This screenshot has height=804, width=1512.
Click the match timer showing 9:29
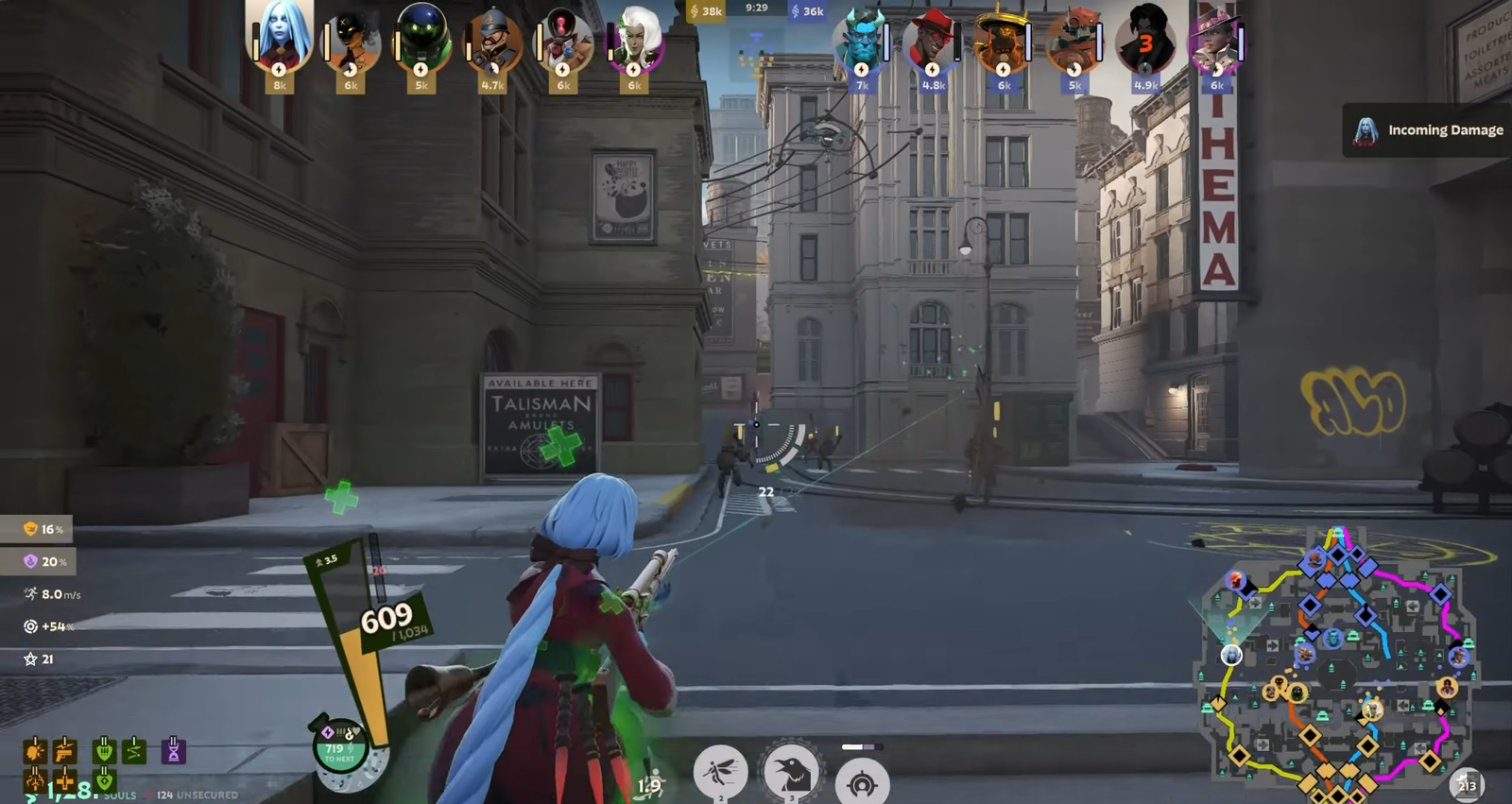pyautogui.click(x=757, y=9)
